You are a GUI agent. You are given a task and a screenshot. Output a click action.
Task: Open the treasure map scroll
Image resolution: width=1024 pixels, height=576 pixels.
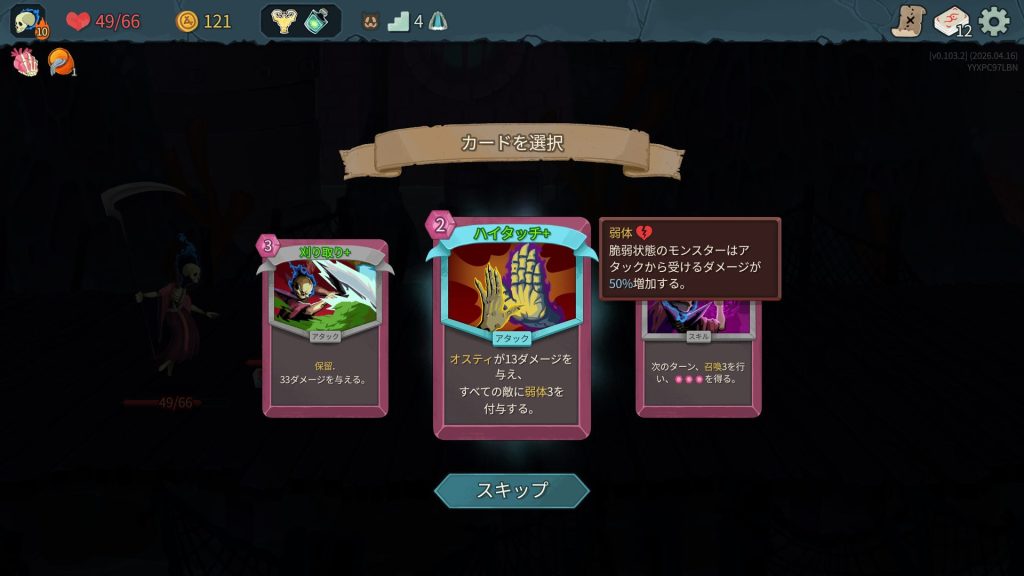908,21
